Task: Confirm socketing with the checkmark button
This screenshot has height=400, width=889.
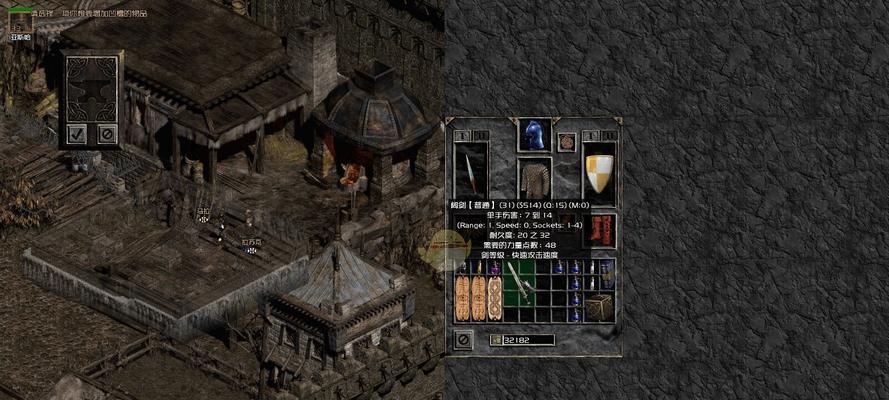Action: pyautogui.click(x=77, y=133)
